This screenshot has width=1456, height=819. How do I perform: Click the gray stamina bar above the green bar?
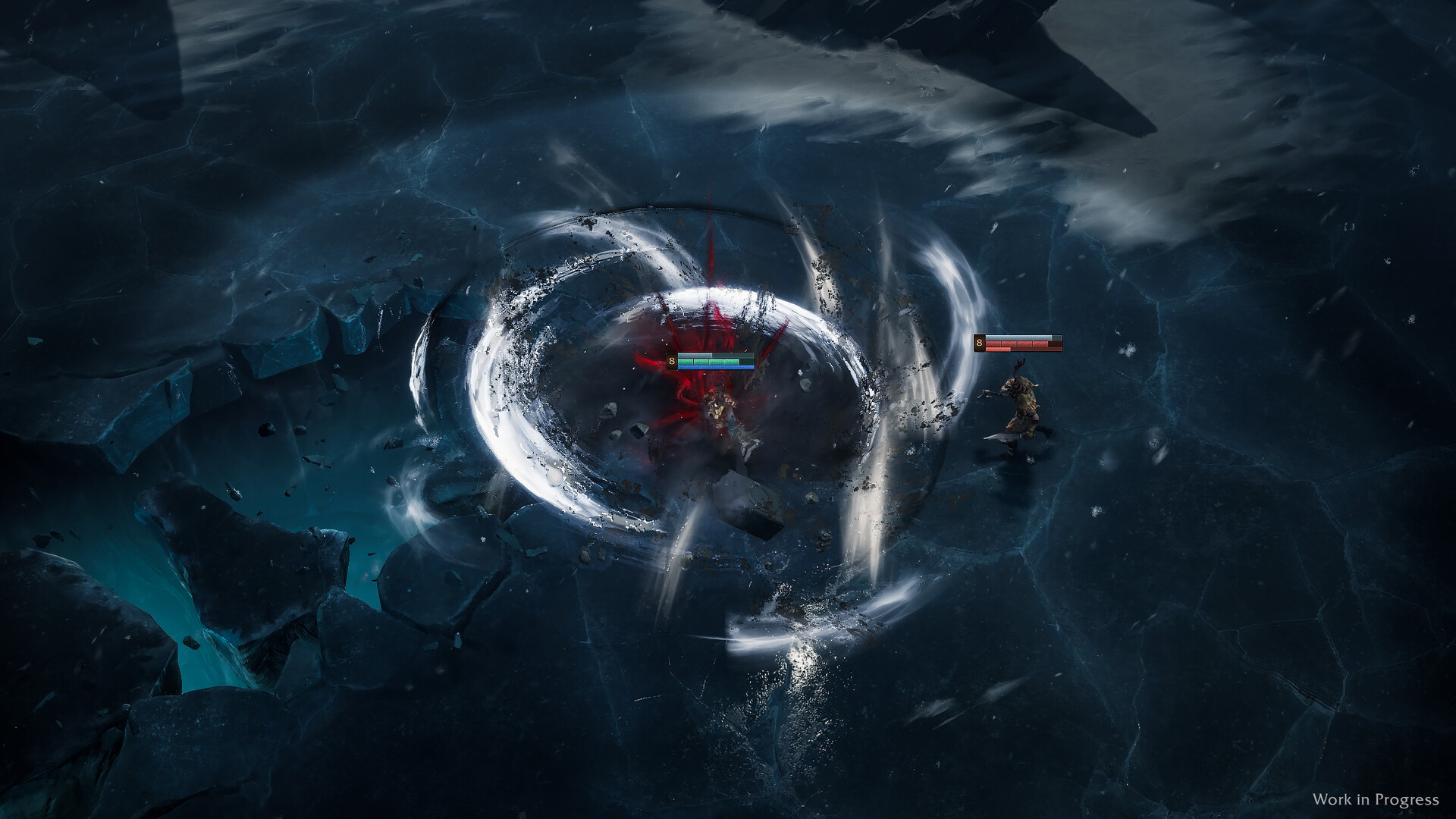[x=695, y=355]
